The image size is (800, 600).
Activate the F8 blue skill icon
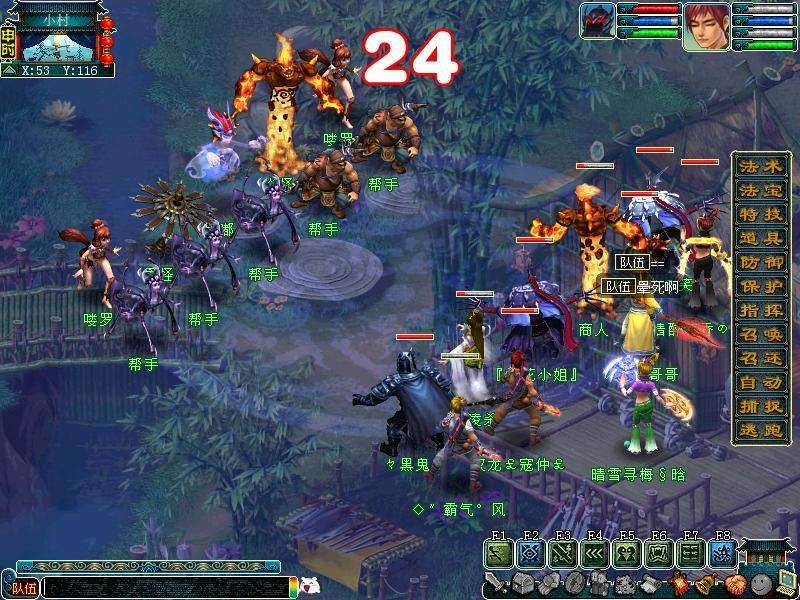723,554
